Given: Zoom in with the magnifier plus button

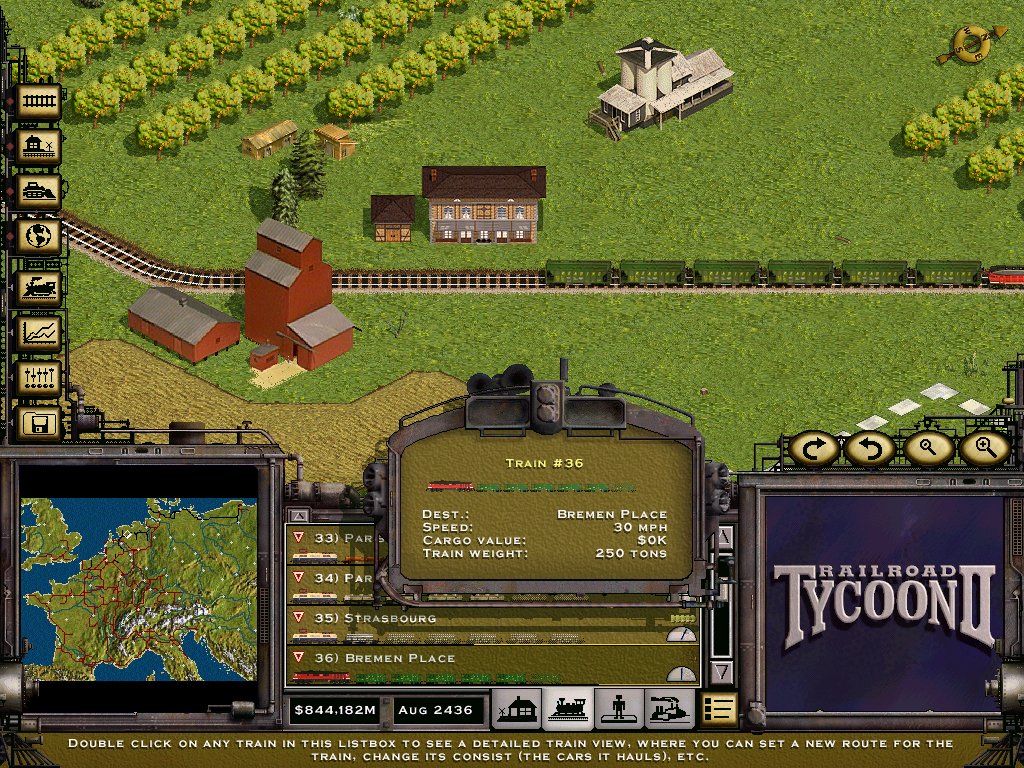Looking at the screenshot, I should coord(985,448).
